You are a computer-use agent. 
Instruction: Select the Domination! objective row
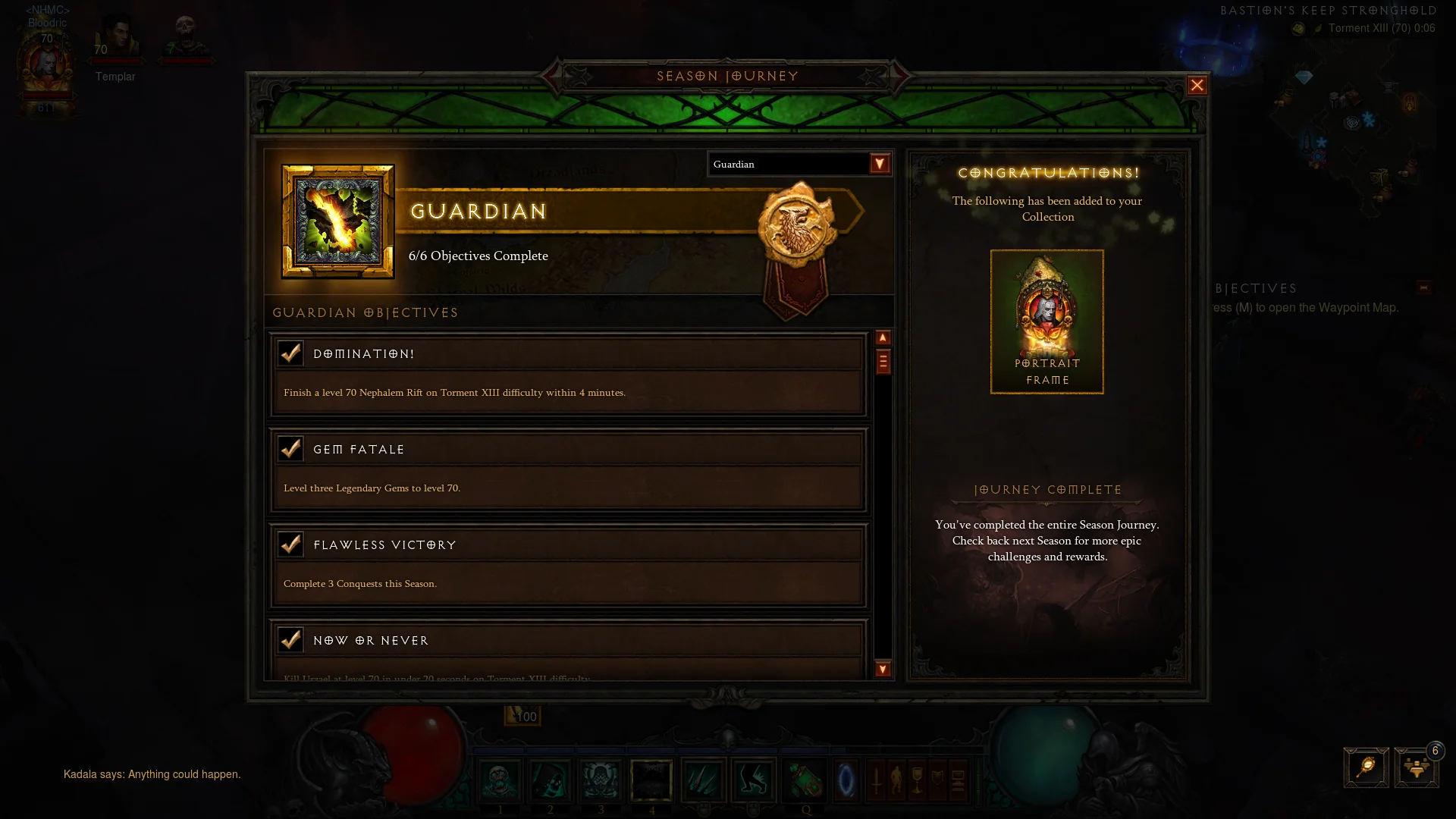click(x=568, y=374)
